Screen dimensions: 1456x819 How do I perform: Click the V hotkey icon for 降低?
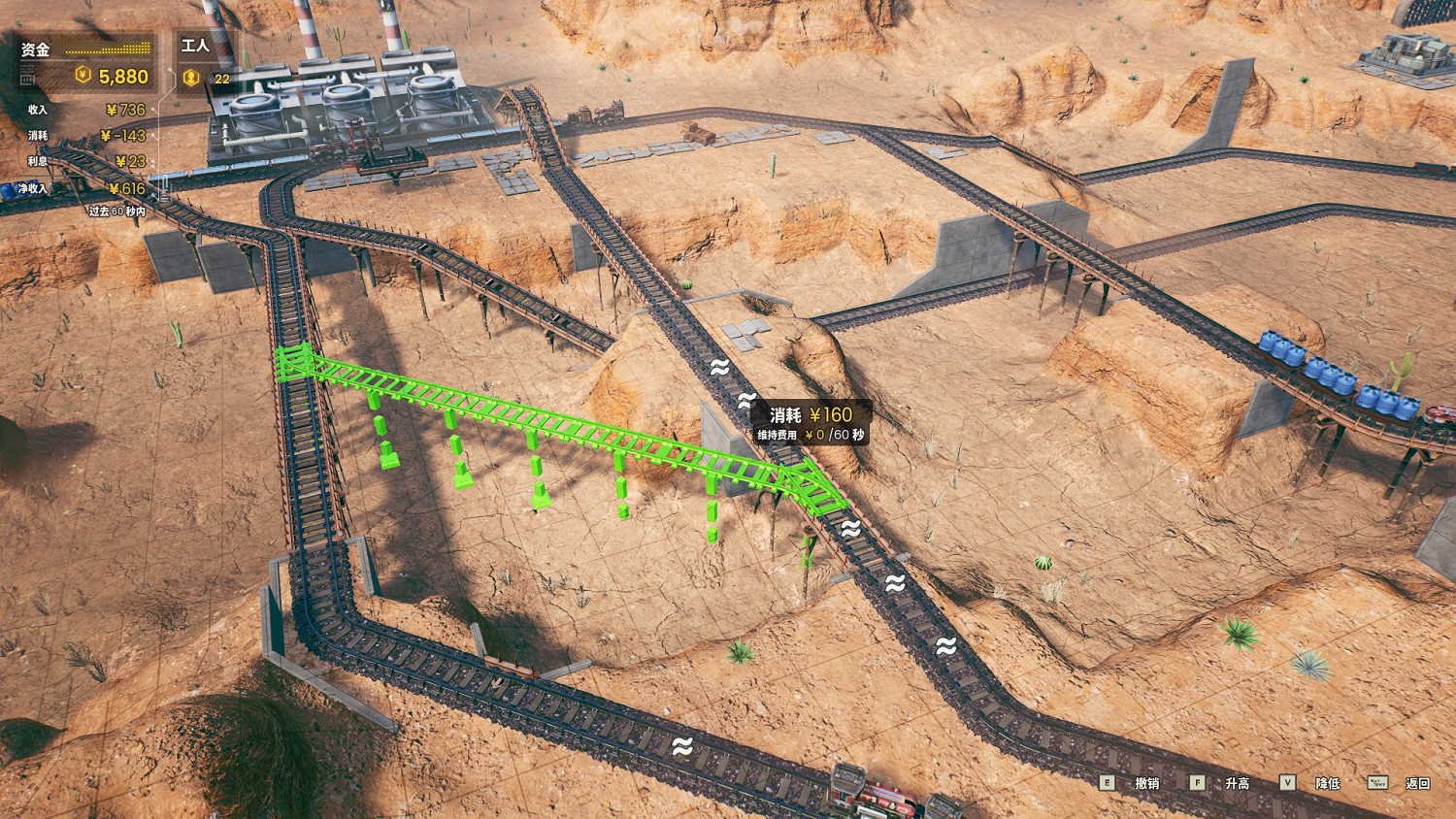coord(1288,782)
